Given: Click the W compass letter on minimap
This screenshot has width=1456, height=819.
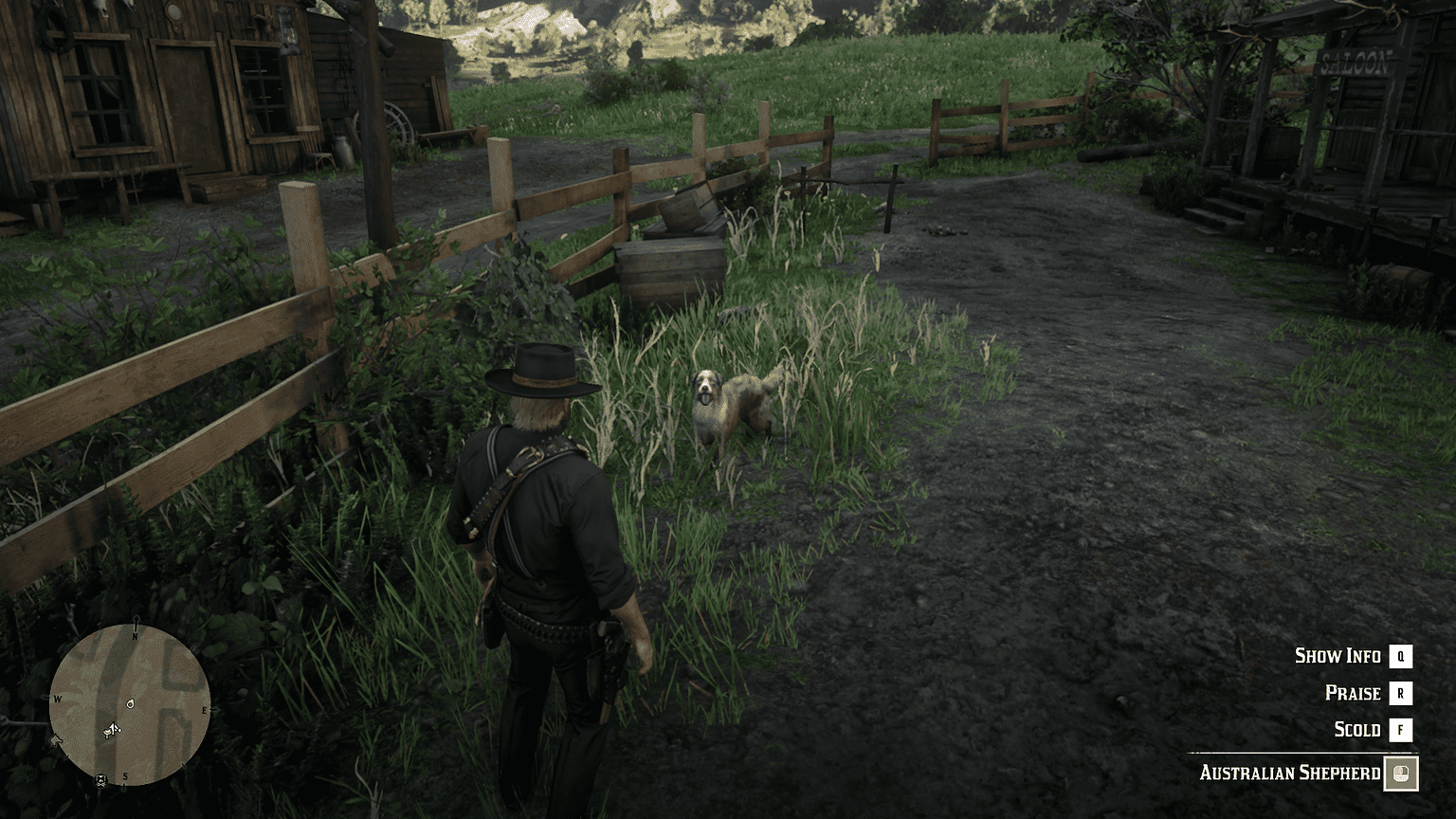Looking at the screenshot, I should tap(57, 700).
